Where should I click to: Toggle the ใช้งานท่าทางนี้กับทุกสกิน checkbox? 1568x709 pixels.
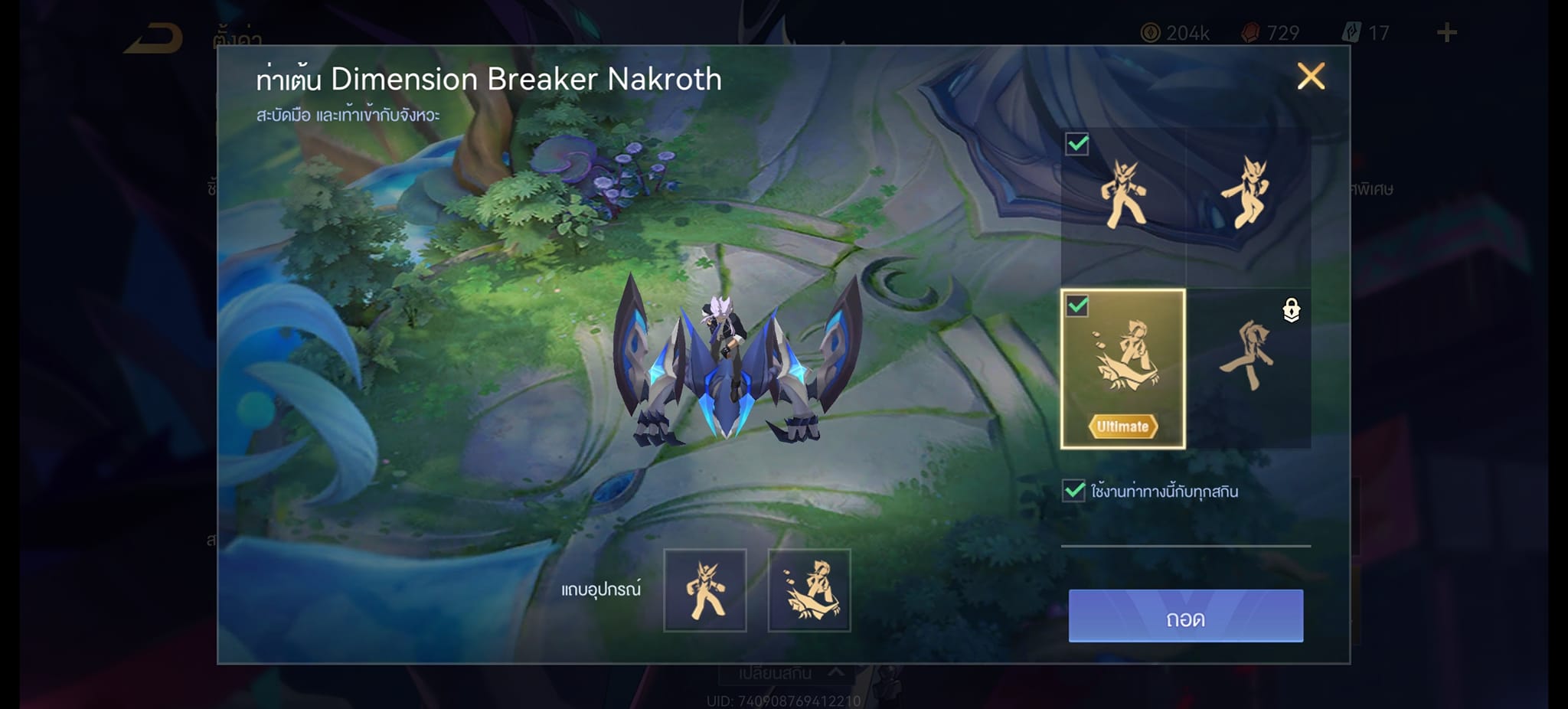[1074, 491]
